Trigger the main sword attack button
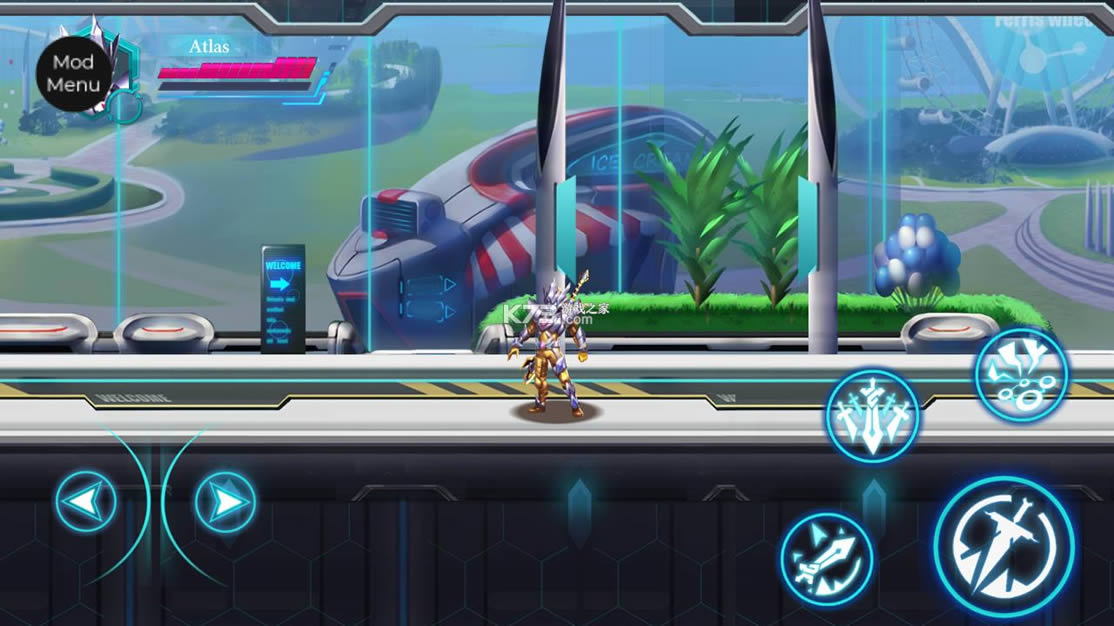The height and width of the screenshot is (626, 1114). click(1003, 546)
